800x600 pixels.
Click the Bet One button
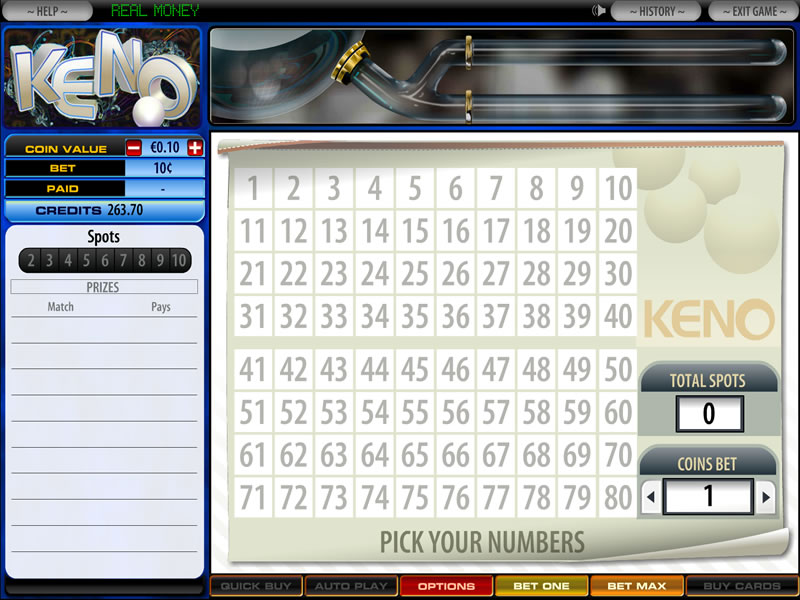click(x=541, y=586)
